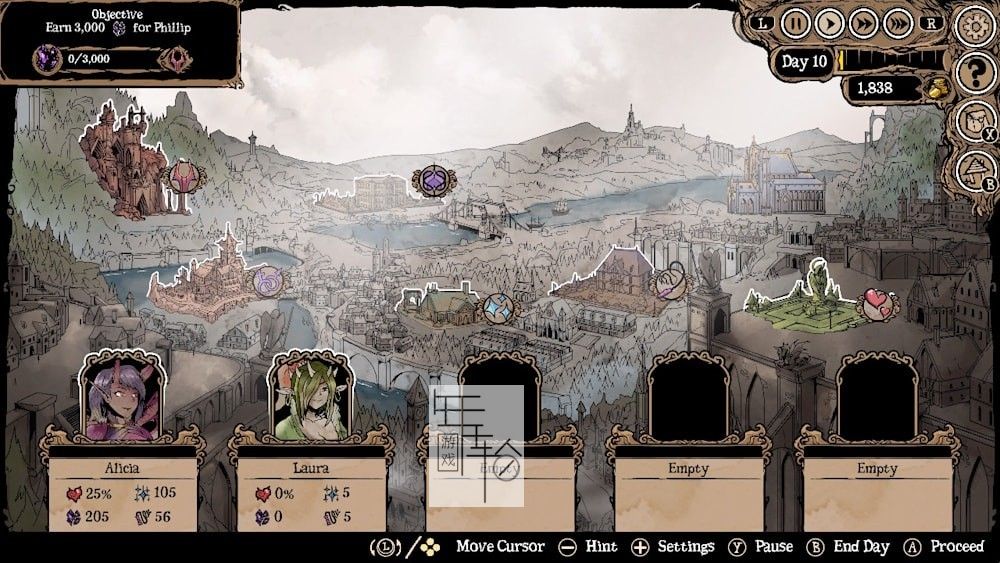Choose the blue sparkle location marker
The height and width of the screenshot is (563, 1000).
[497, 307]
